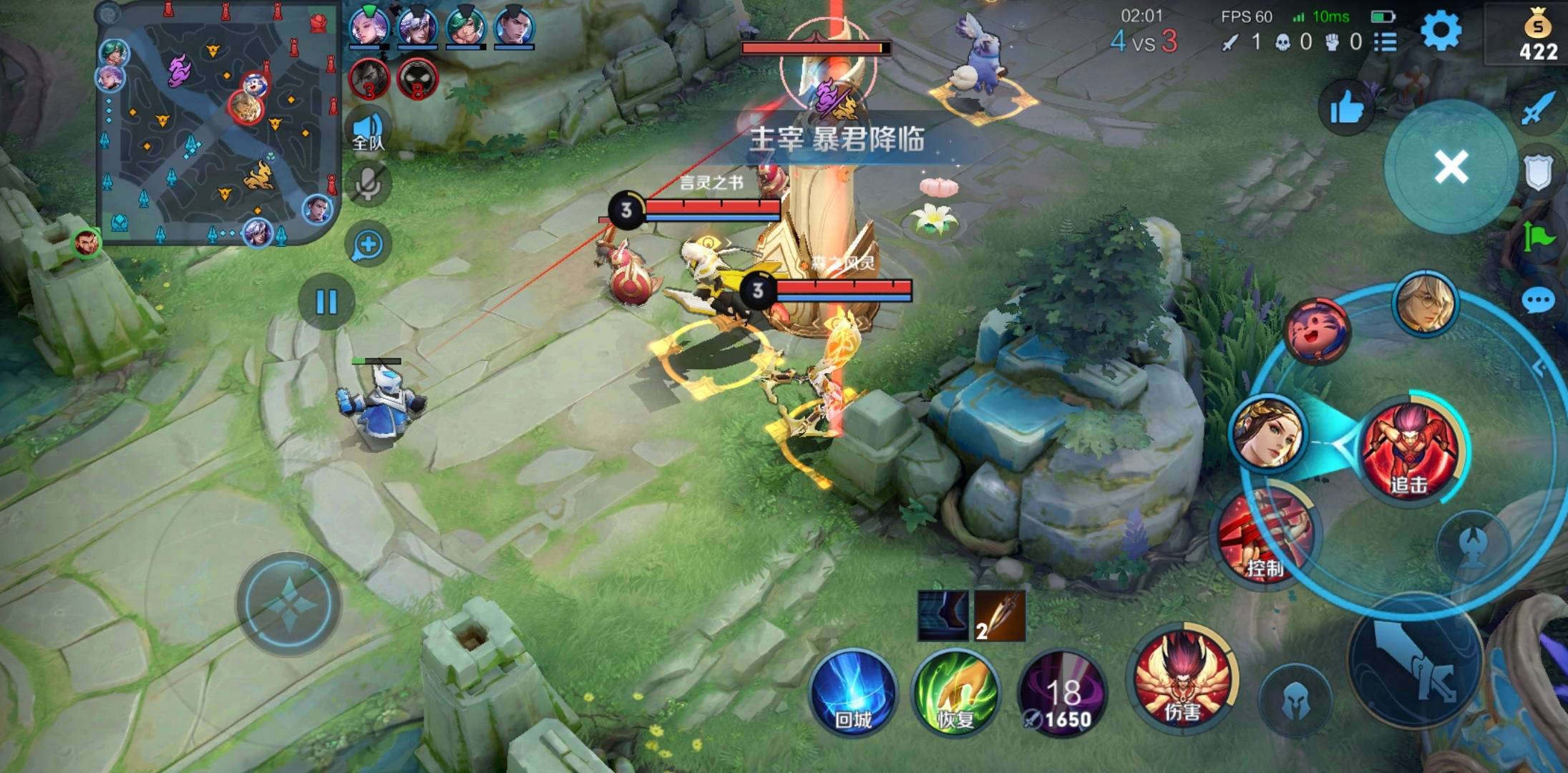Activate the 伤害 damage skill

coord(1182,676)
